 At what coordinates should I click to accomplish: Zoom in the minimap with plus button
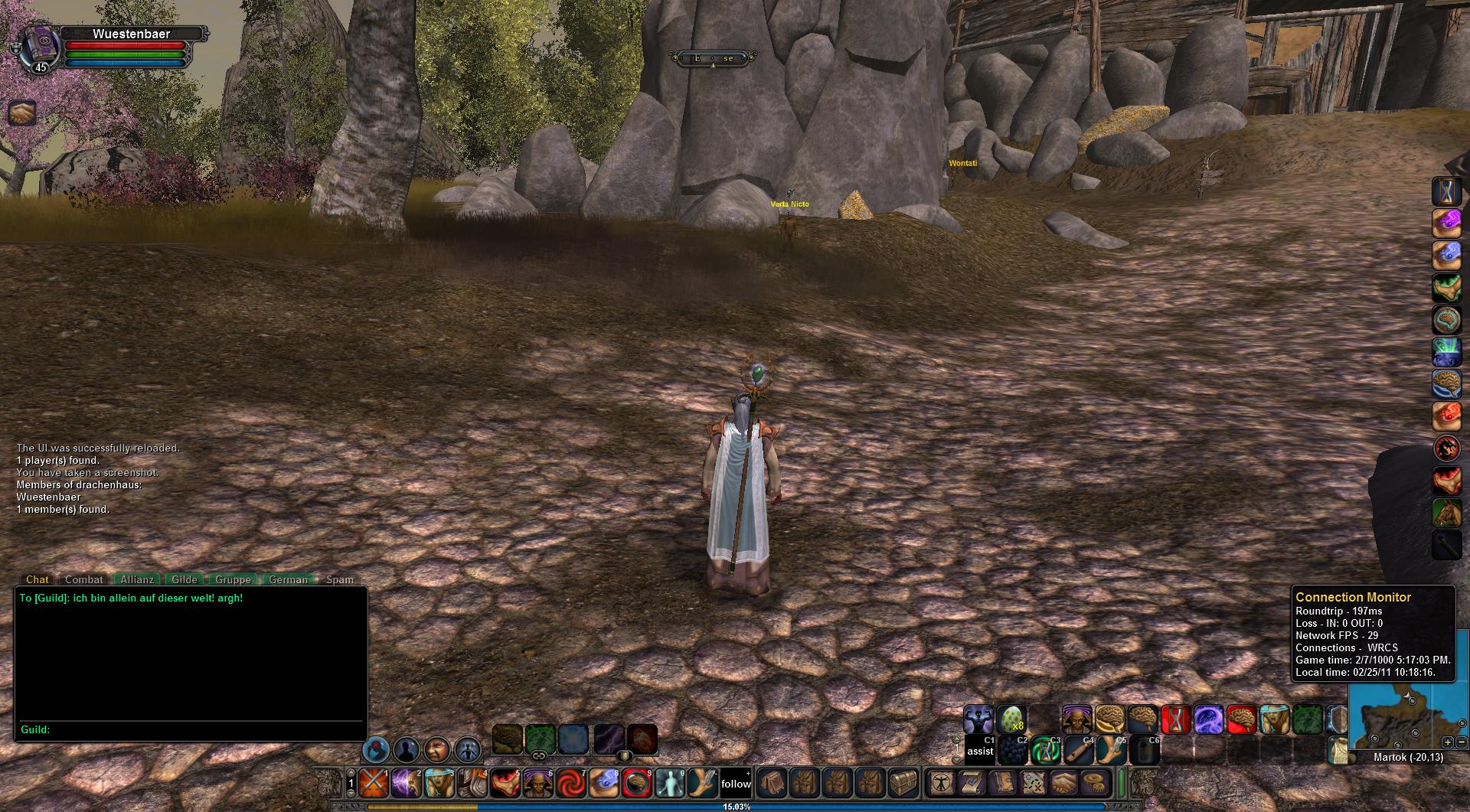click(1447, 742)
